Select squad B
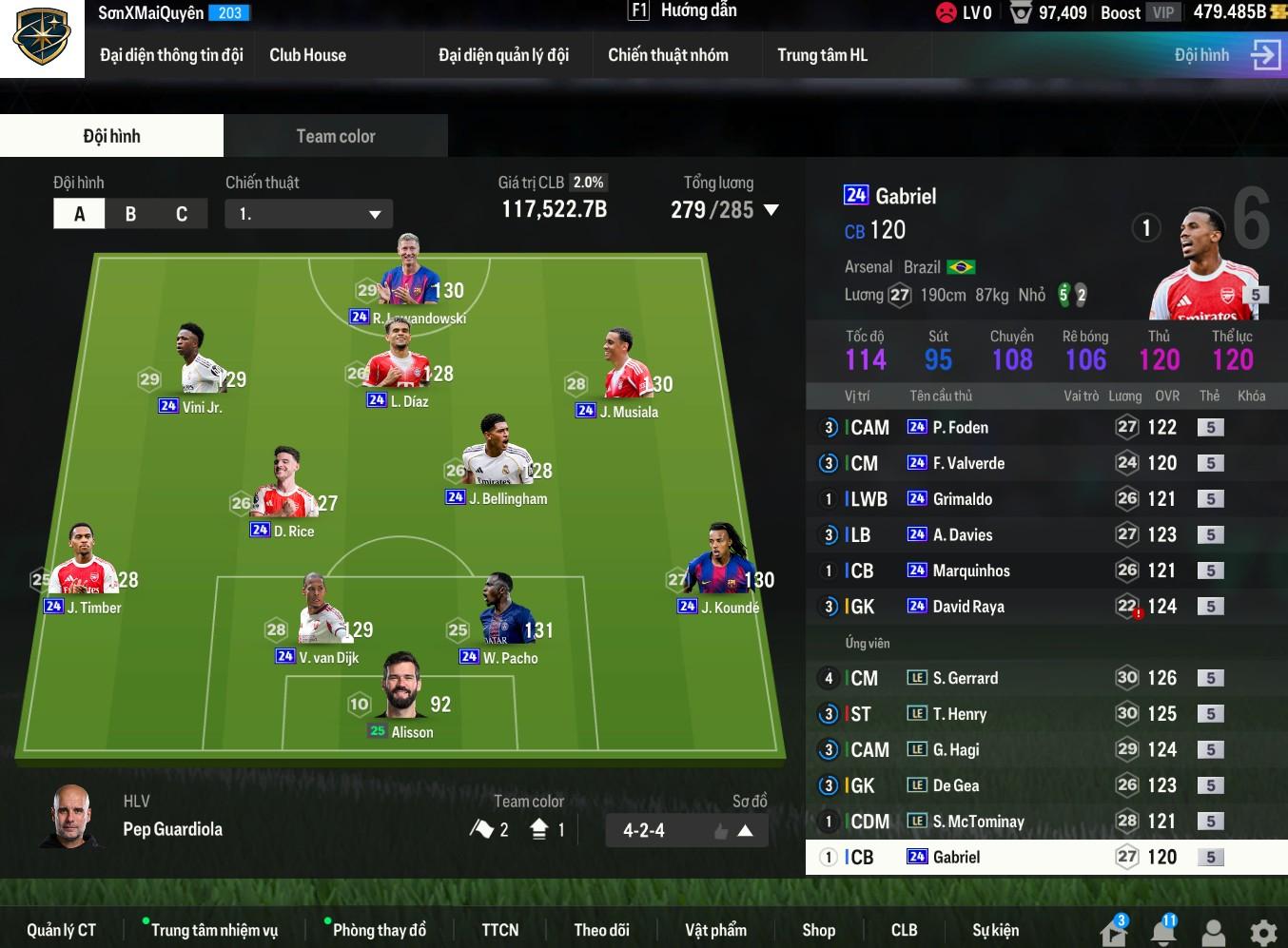The width and height of the screenshot is (1288, 948). [130, 214]
